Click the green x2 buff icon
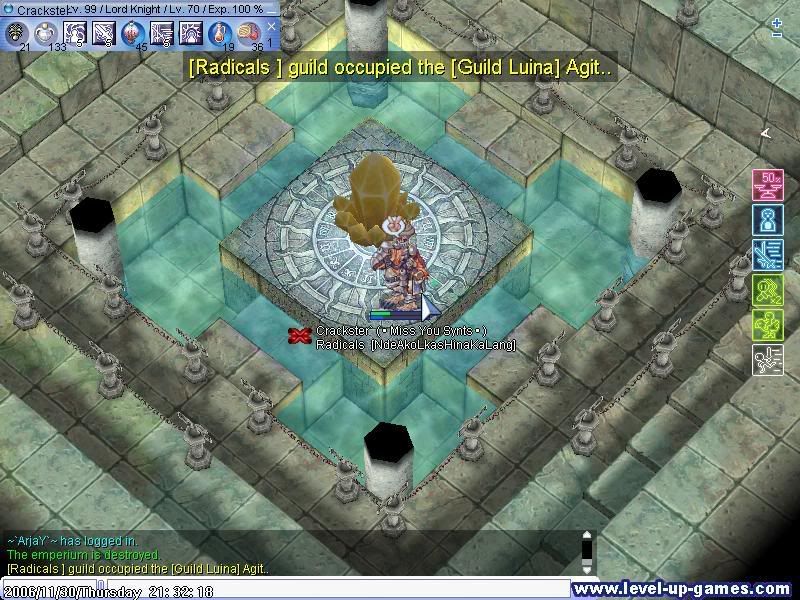Viewport: 800px width, 600px height. point(766,290)
